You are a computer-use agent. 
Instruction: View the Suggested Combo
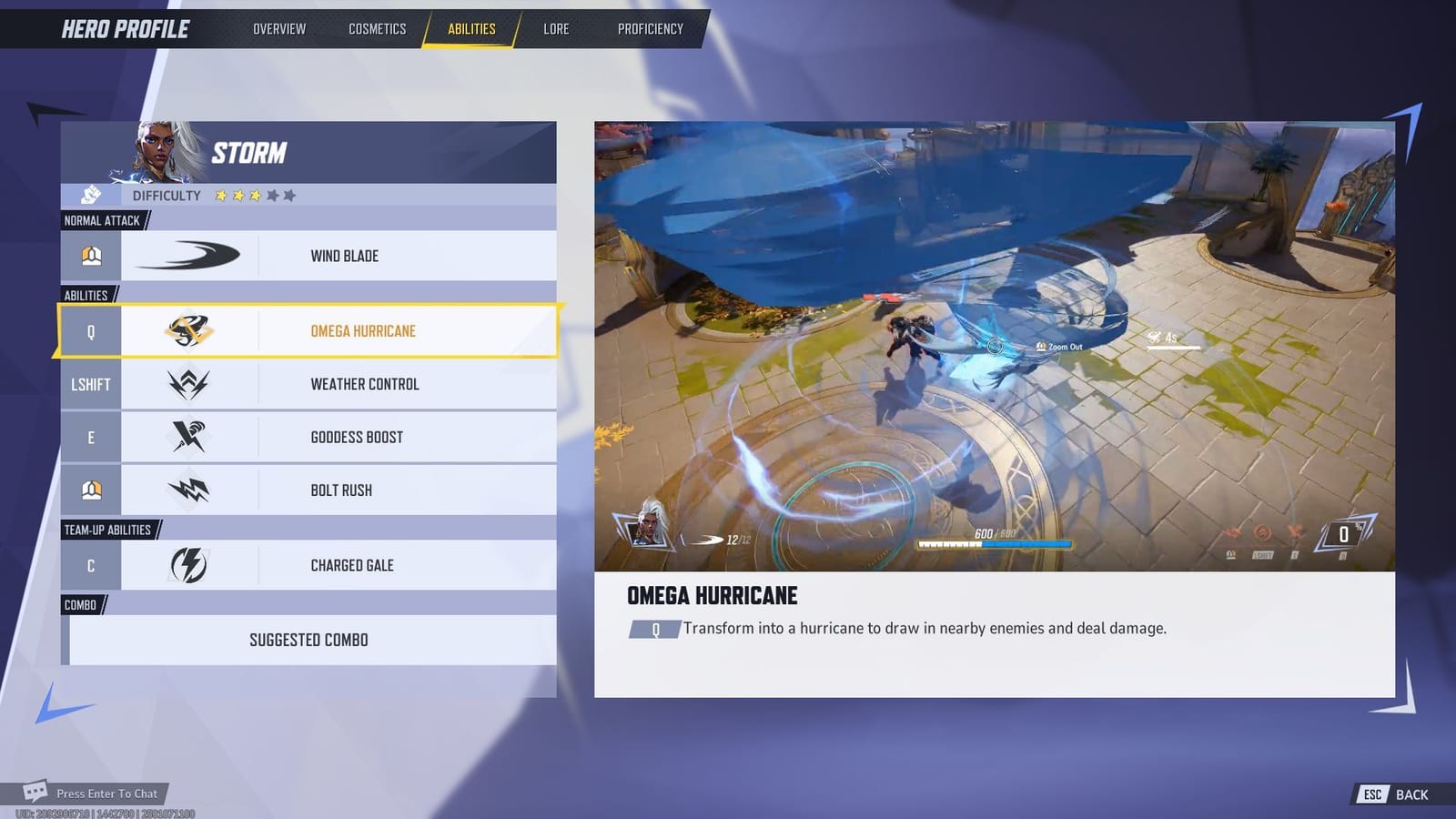pyautogui.click(x=309, y=640)
